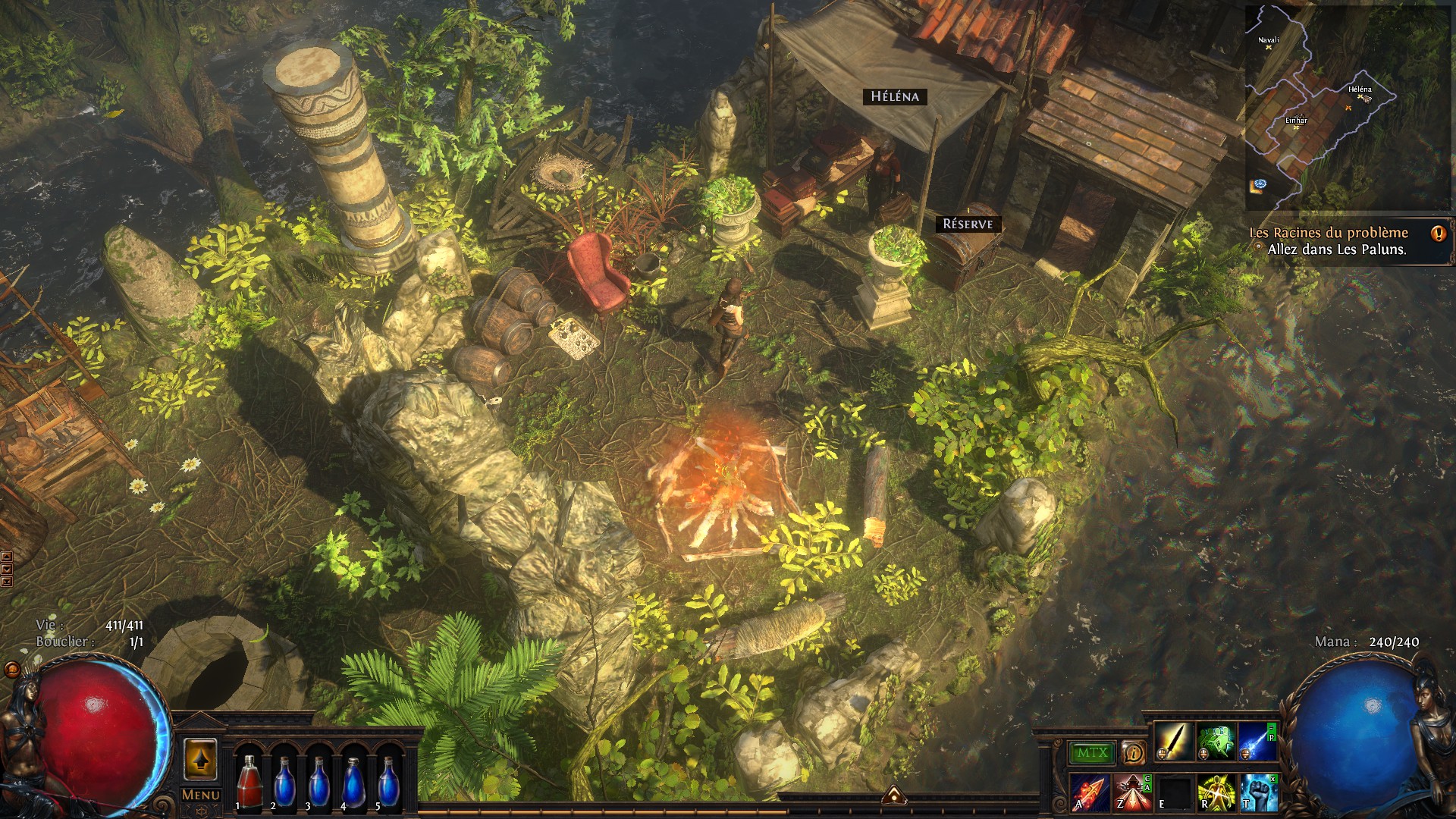This screenshot has height=819, width=1456.
Task: Activate the blue fist skill on T
Action: pyautogui.click(x=1257, y=792)
